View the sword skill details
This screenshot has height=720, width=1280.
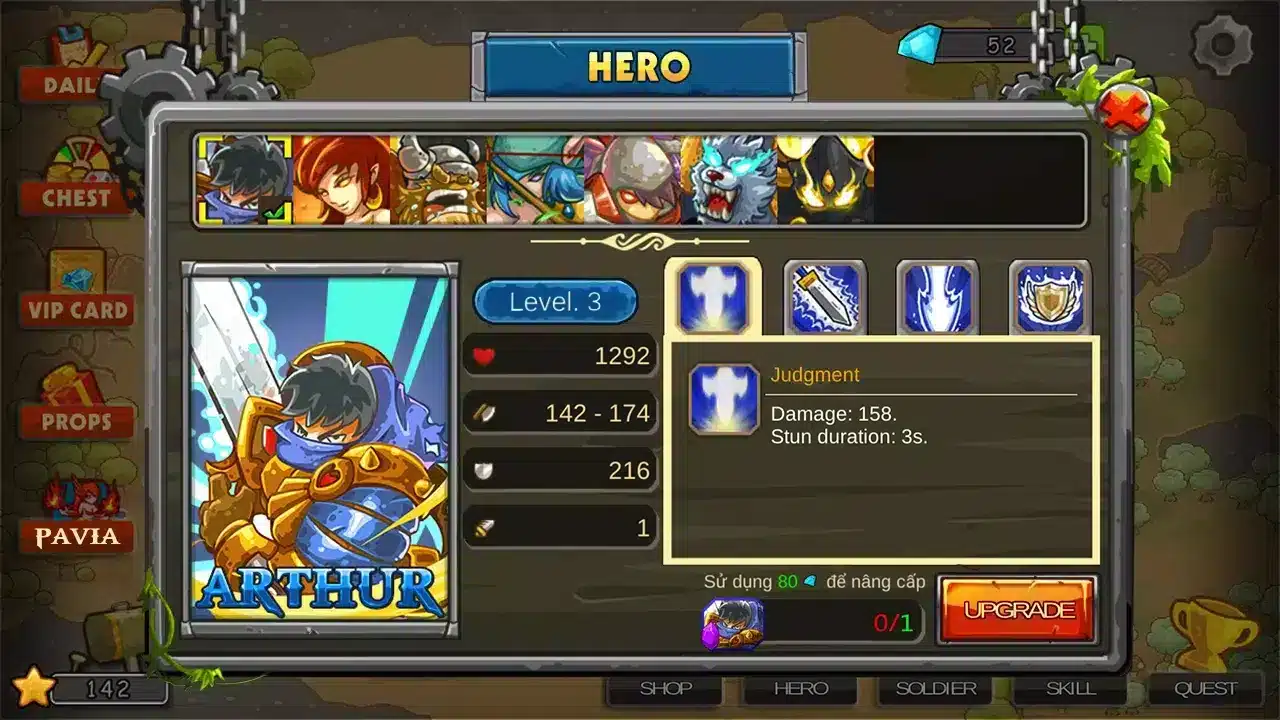click(827, 295)
